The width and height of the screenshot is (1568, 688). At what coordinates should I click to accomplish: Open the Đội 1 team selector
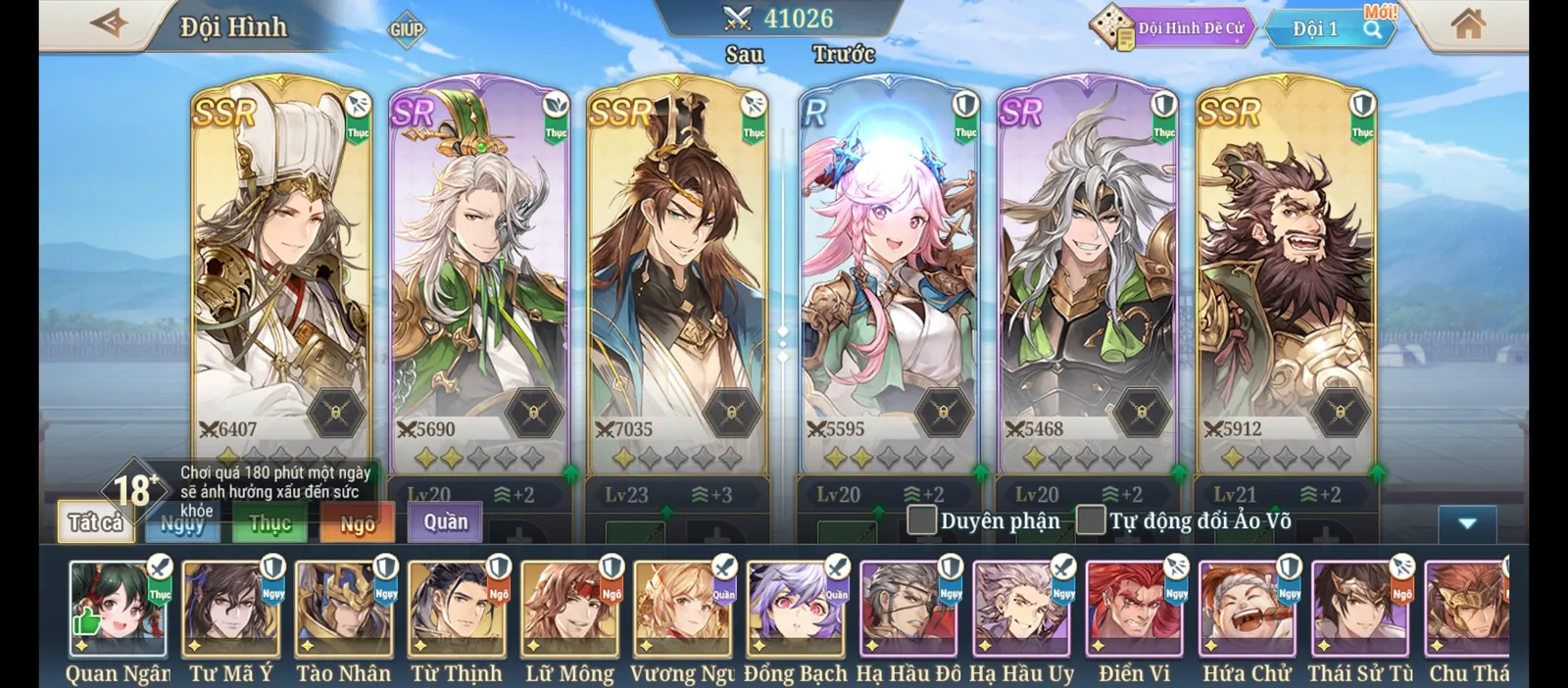coord(1328,28)
